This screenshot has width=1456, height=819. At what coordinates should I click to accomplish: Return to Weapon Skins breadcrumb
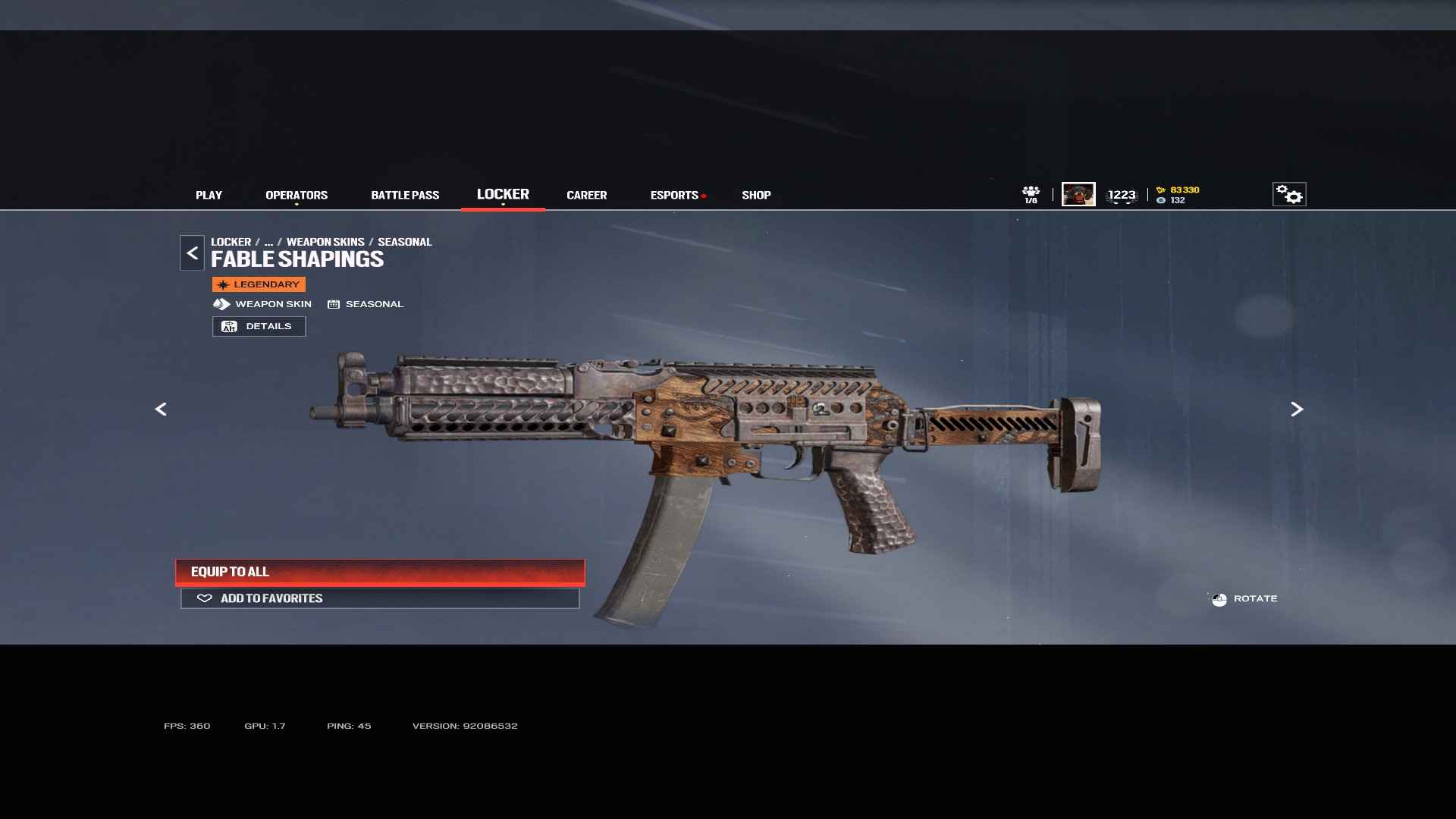click(x=325, y=242)
